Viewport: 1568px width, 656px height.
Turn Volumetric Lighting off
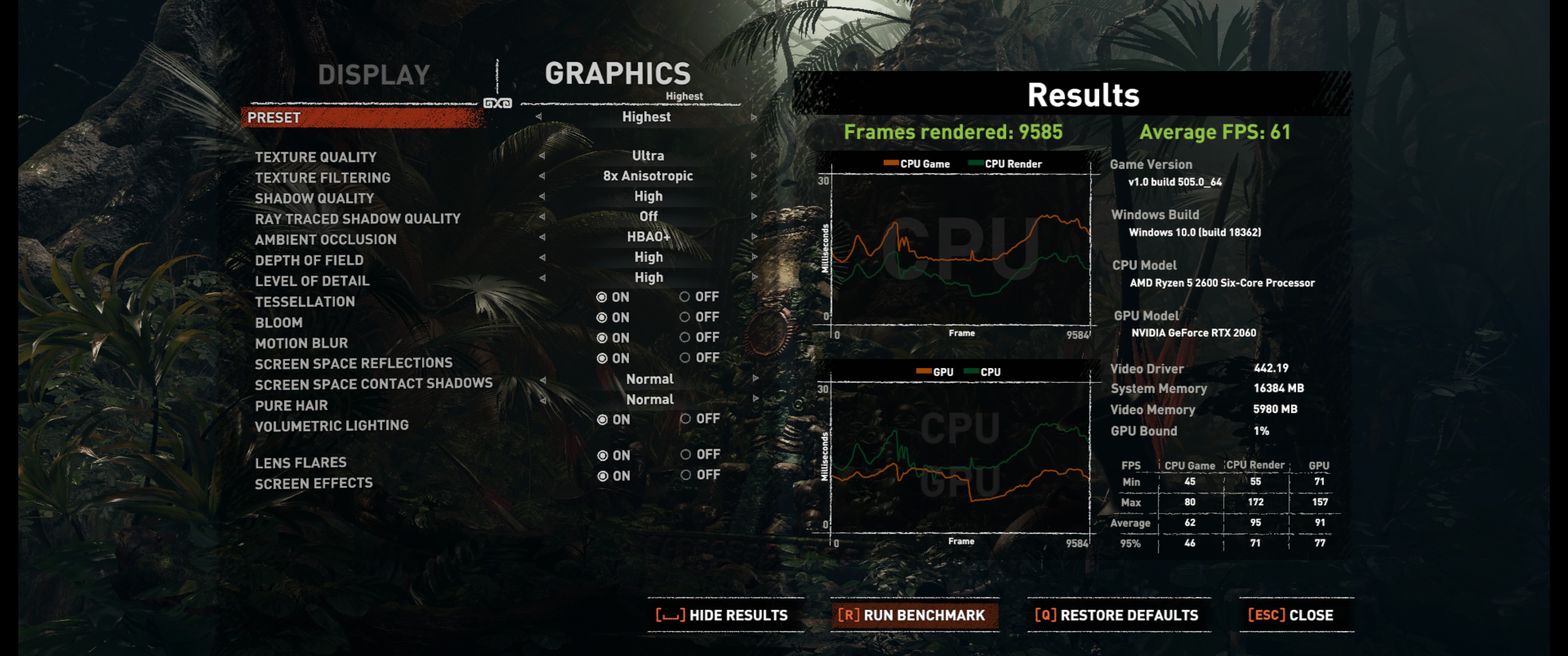[686, 419]
